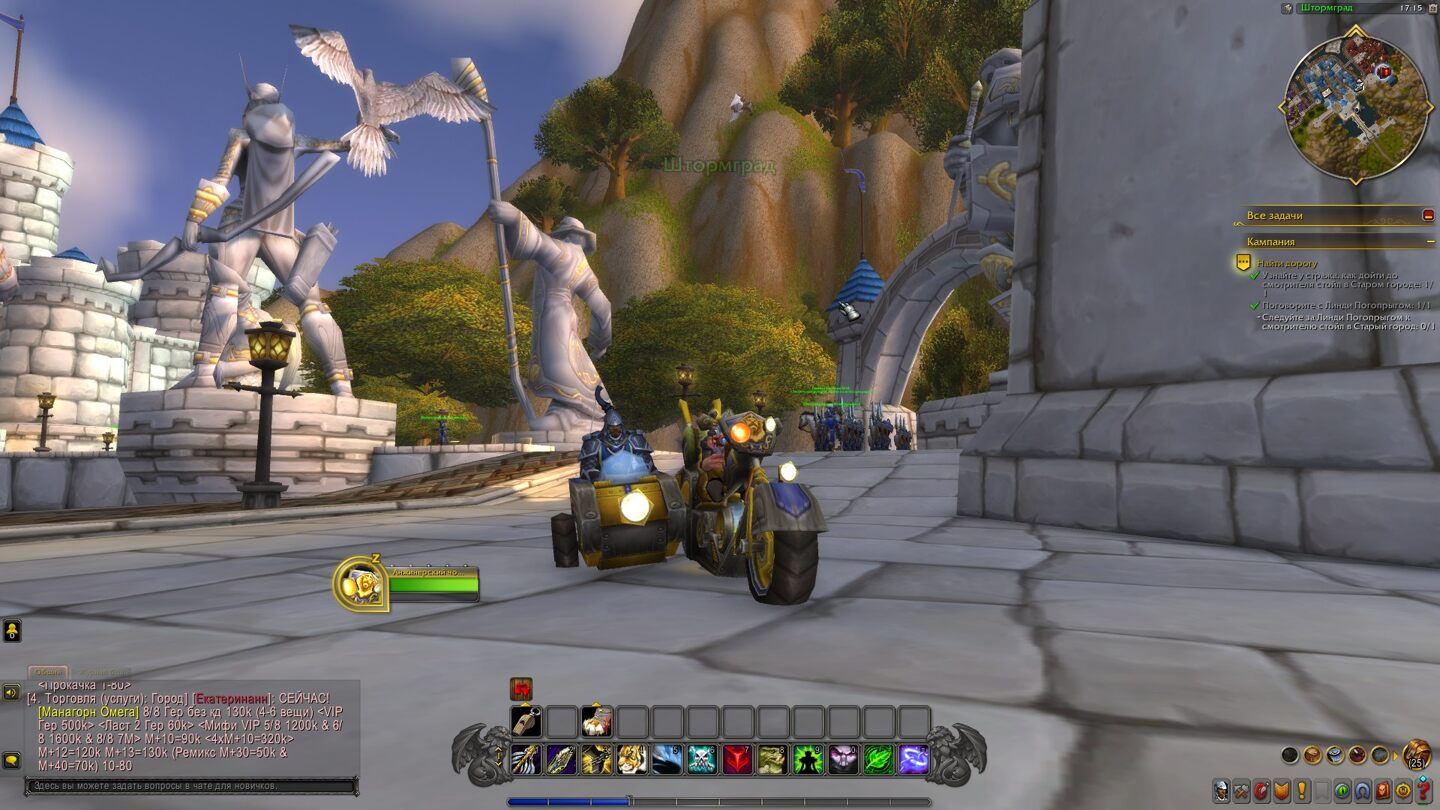Open the character info micro button
Image resolution: width=1440 pixels, height=810 pixels.
pyautogui.click(x=1222, y=791)
